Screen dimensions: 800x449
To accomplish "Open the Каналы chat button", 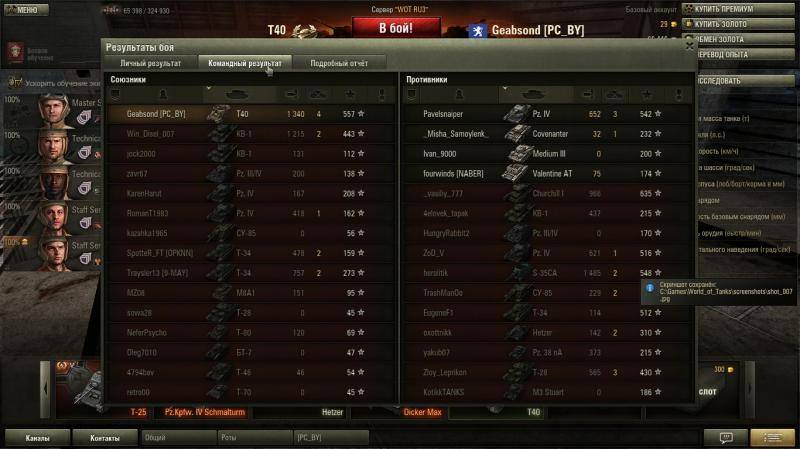I will [x=37, y=438].
